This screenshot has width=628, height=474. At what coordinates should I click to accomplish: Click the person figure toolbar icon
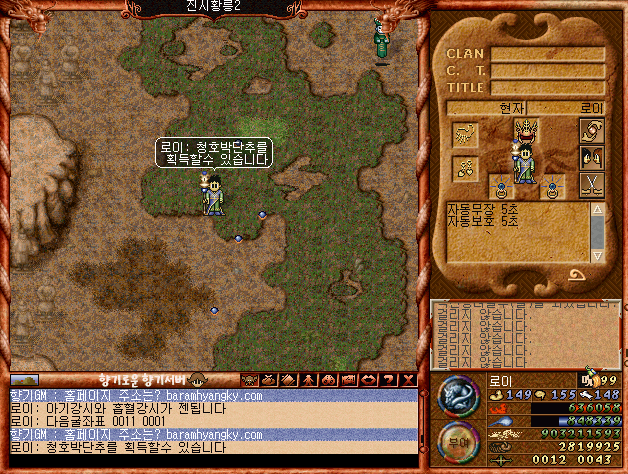[309, 380]
